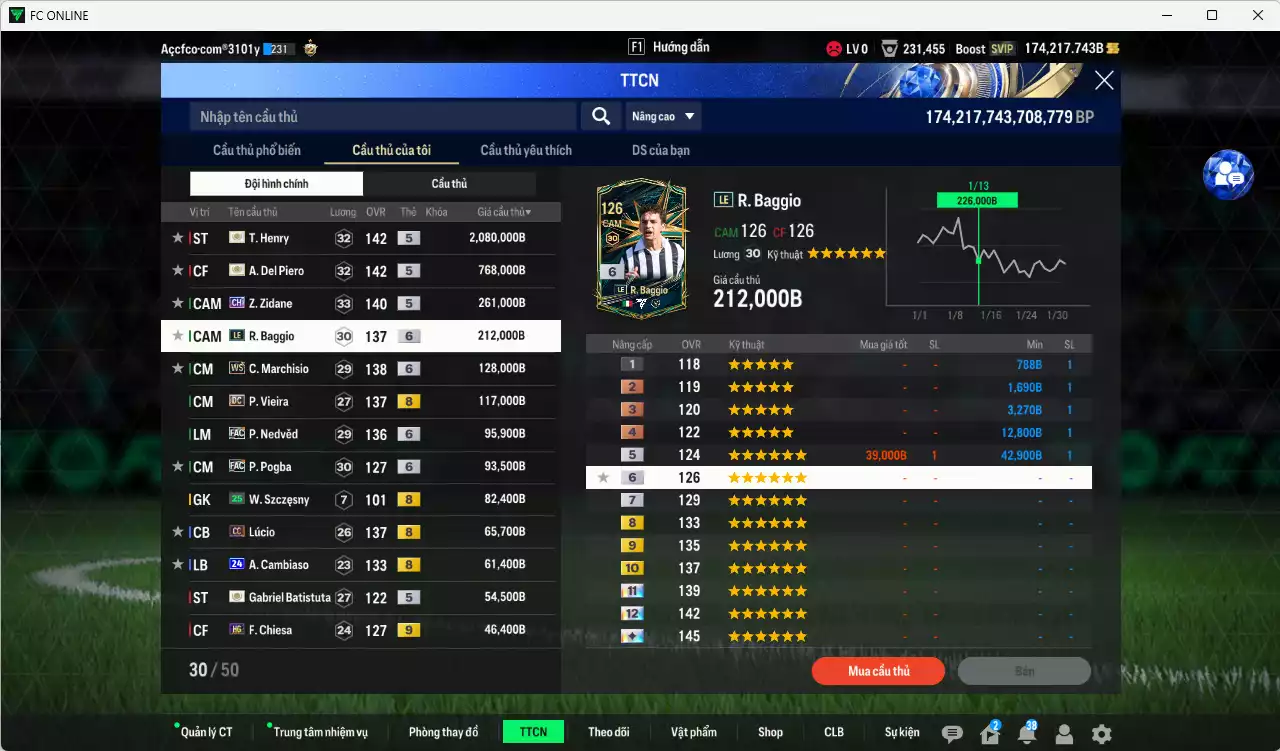Click the red LV 0 face icon
Viewport: 1280px width, 751px height.
click(x=831, y=46)
